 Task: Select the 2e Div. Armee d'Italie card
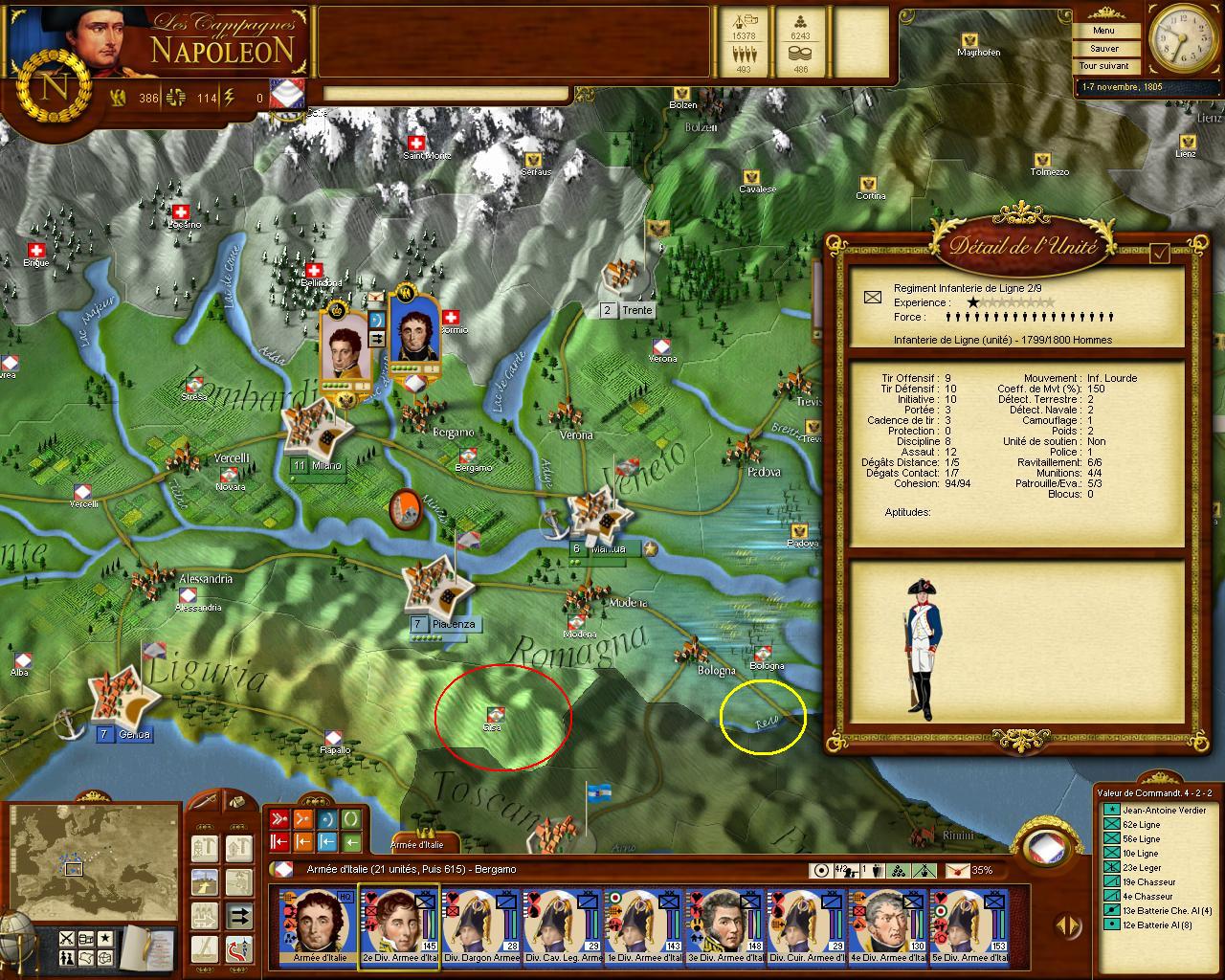[x=398, y=926]
